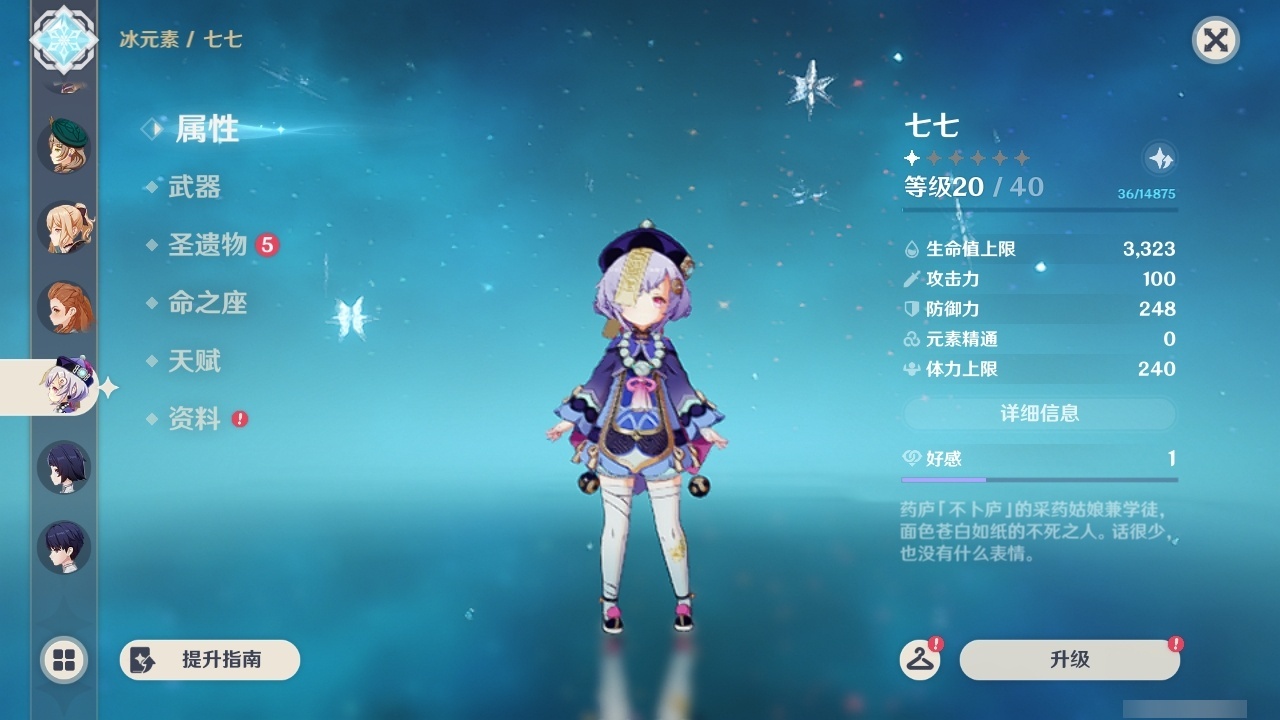Click the sword icon beside 攻击力

coord(911,279)
